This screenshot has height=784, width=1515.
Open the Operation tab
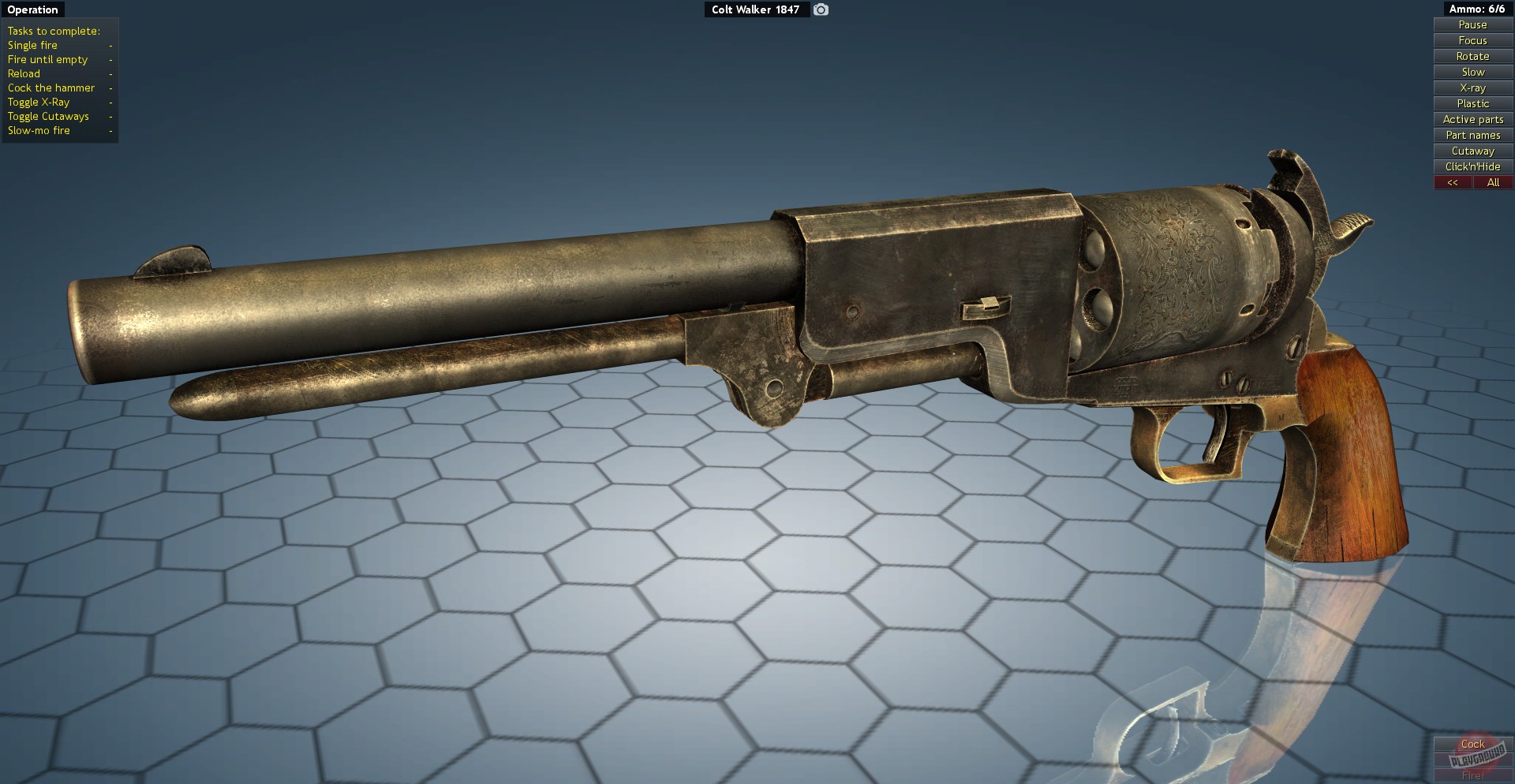(x=32, y=9)
